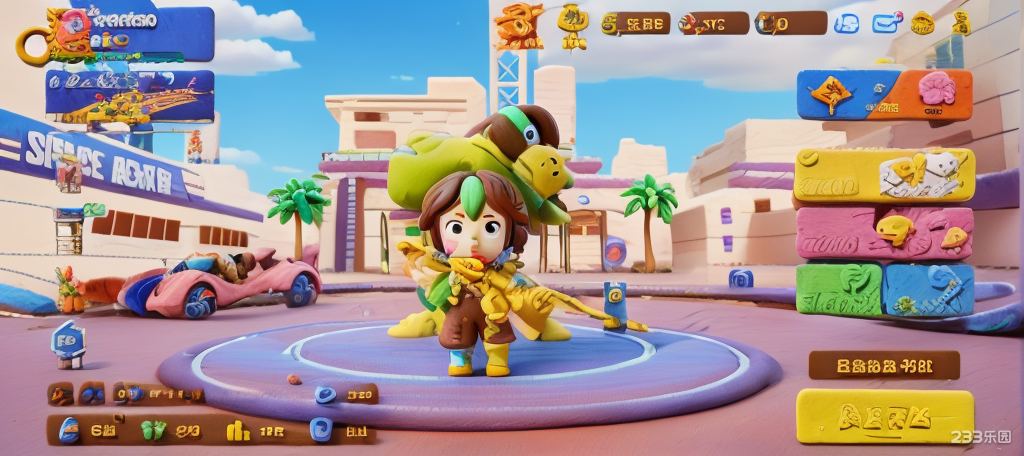Screen dimensions: 1024x456
Task: Click the blue spiral icon in the bottom bar
Action: click(x=319, y=430)
